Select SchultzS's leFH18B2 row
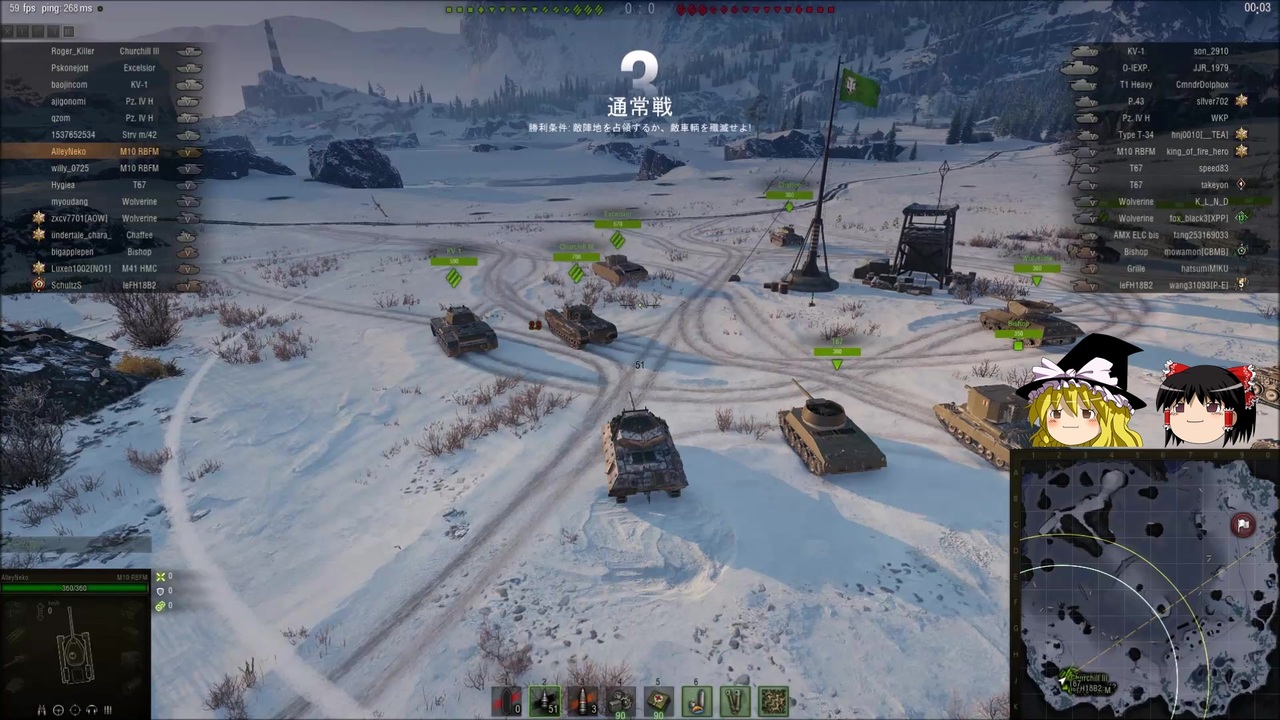 (100, 285)
